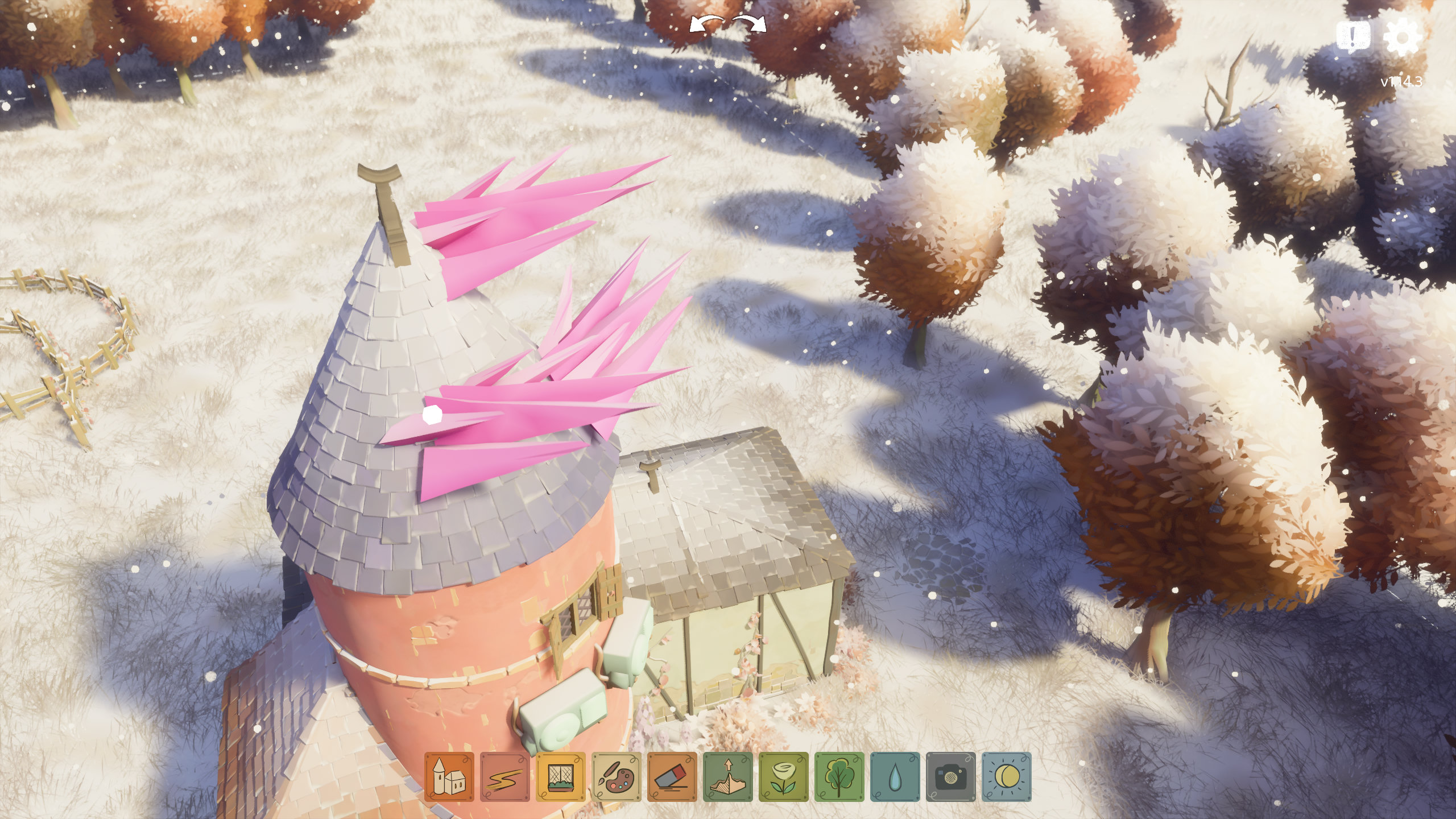Viewport: 1456px width, 819px height.
Task: Toggle the sun and moon time-of-day tool
Action: click(x=1006, y=777)
